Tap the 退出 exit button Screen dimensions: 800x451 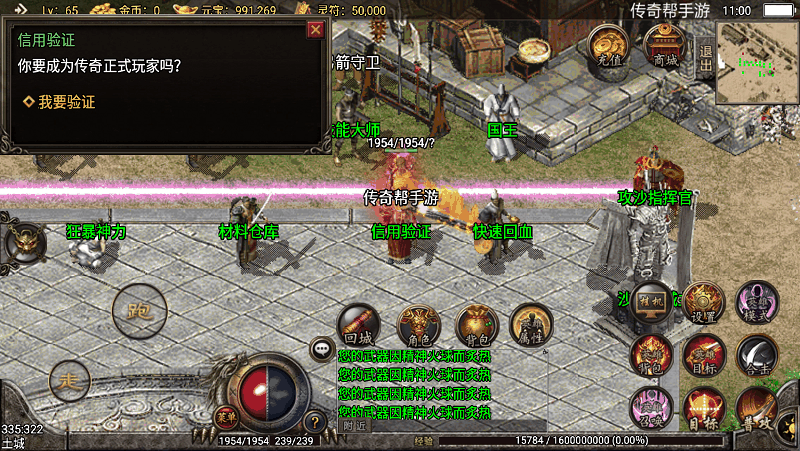(705, 59)
